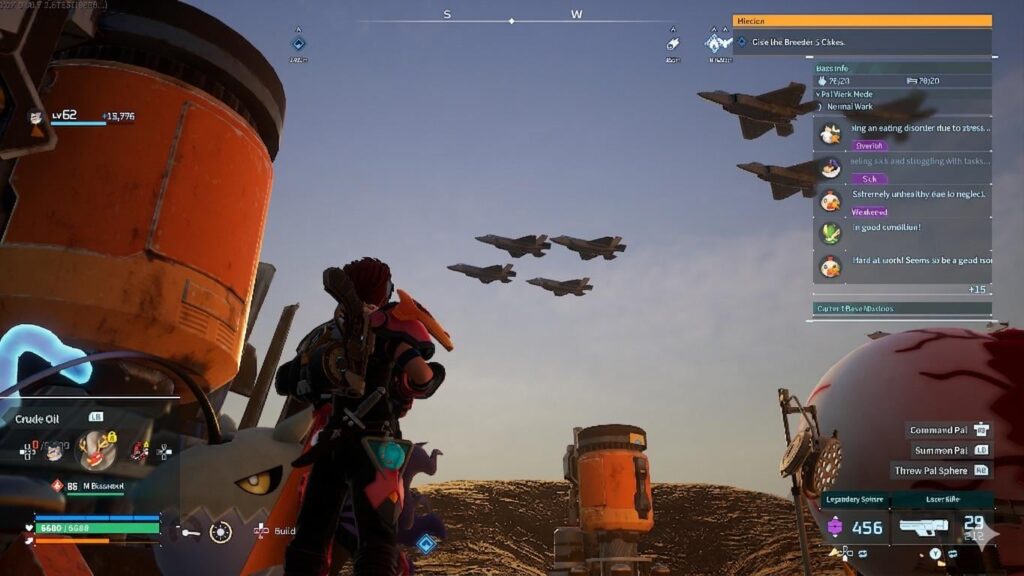The image size is (1024, 576).
Task: Select the locked reindeer pal in party wheel
Action: [x=95, y=451]
